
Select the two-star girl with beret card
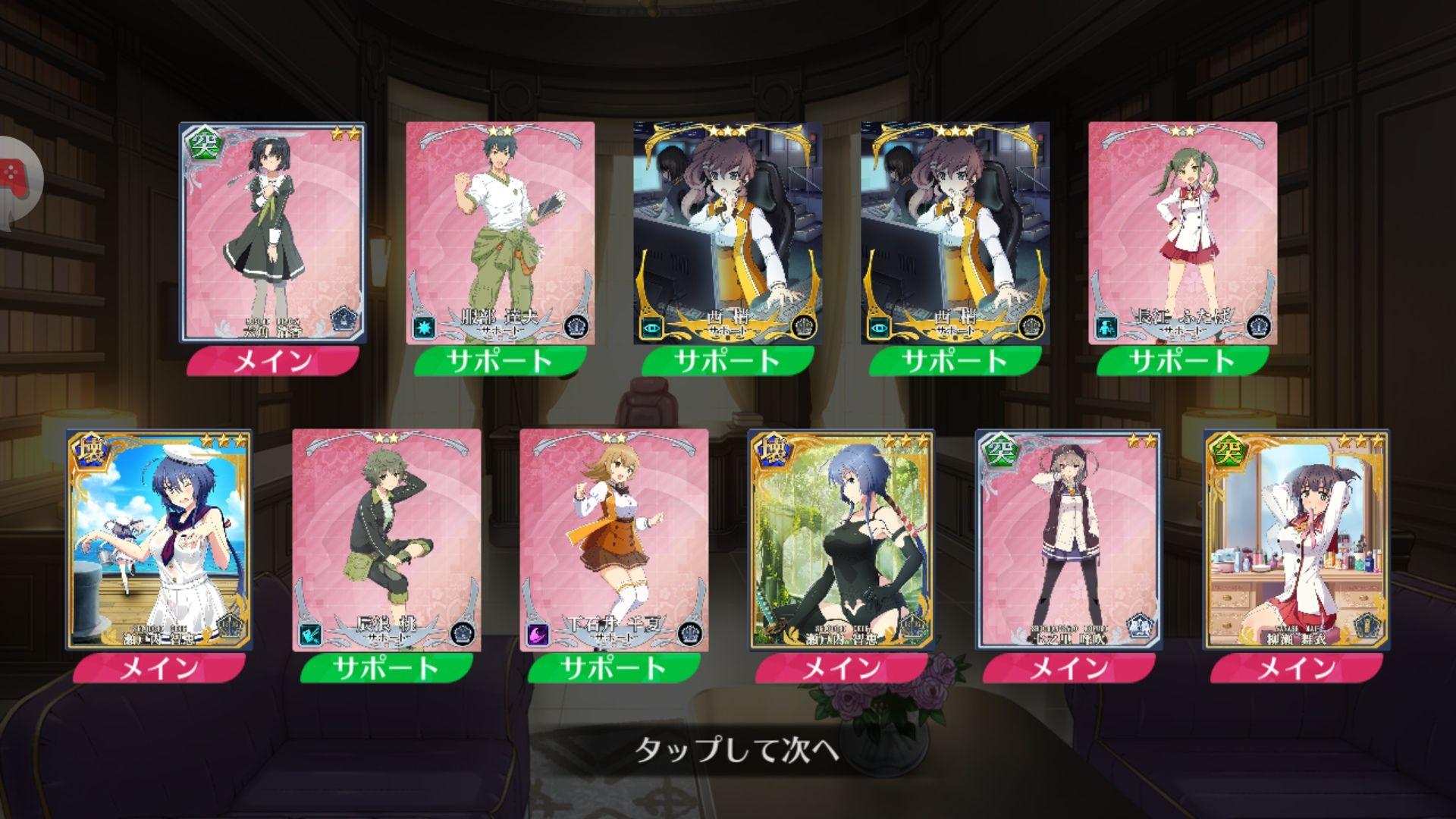pyautogui.click(x=1068, y=539)
